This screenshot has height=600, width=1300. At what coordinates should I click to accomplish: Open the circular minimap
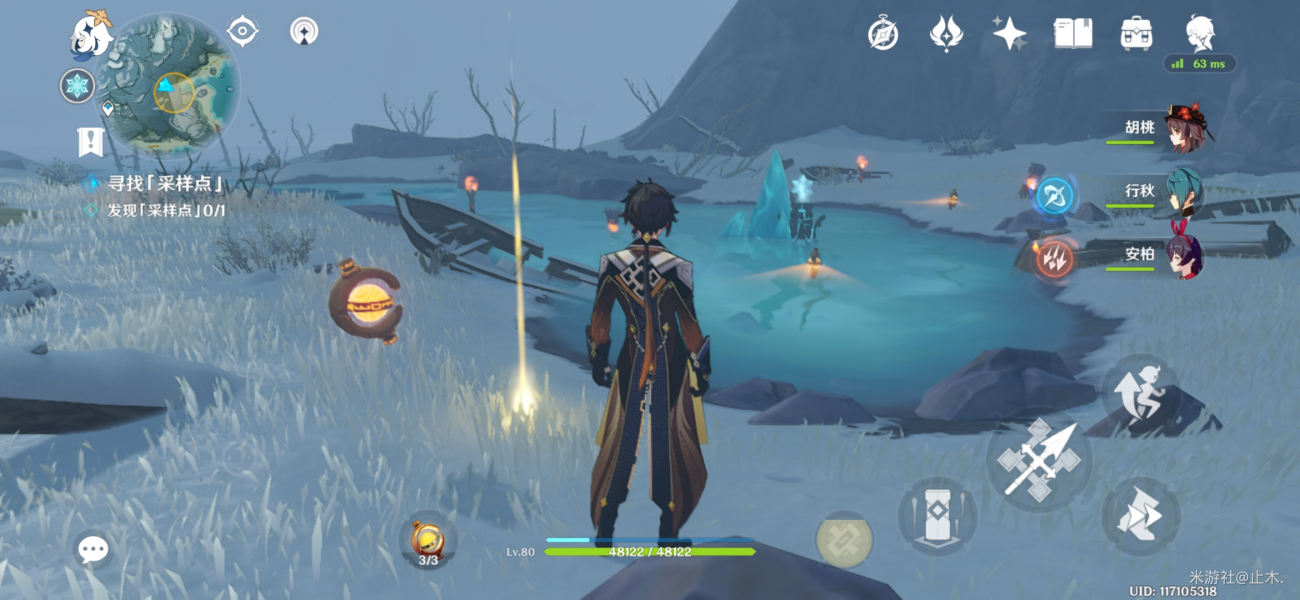174,82
